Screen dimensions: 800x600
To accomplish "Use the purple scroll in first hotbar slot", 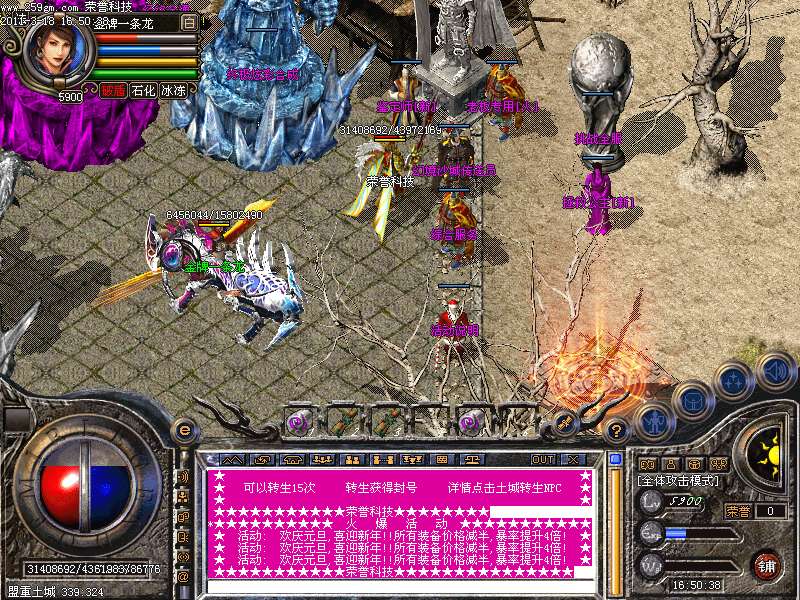I will pyautogui.click(x=299, y=422).
